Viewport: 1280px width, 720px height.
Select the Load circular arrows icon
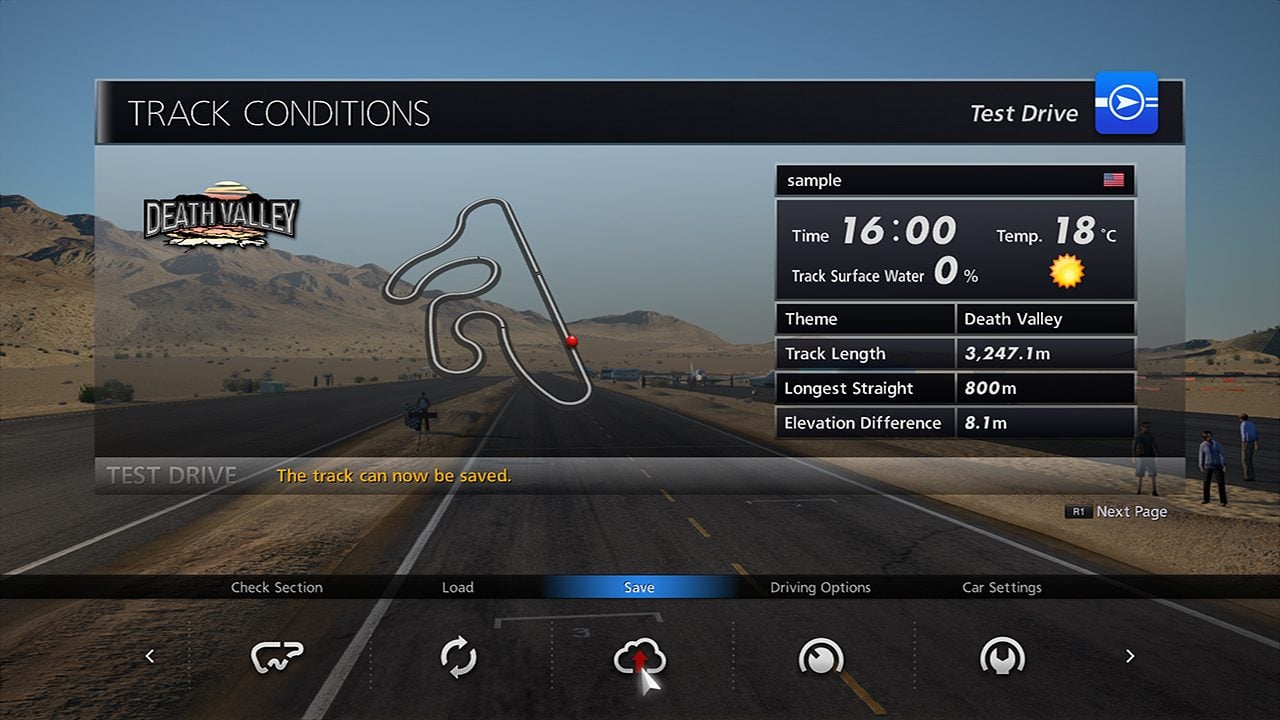tap(458, 657)
